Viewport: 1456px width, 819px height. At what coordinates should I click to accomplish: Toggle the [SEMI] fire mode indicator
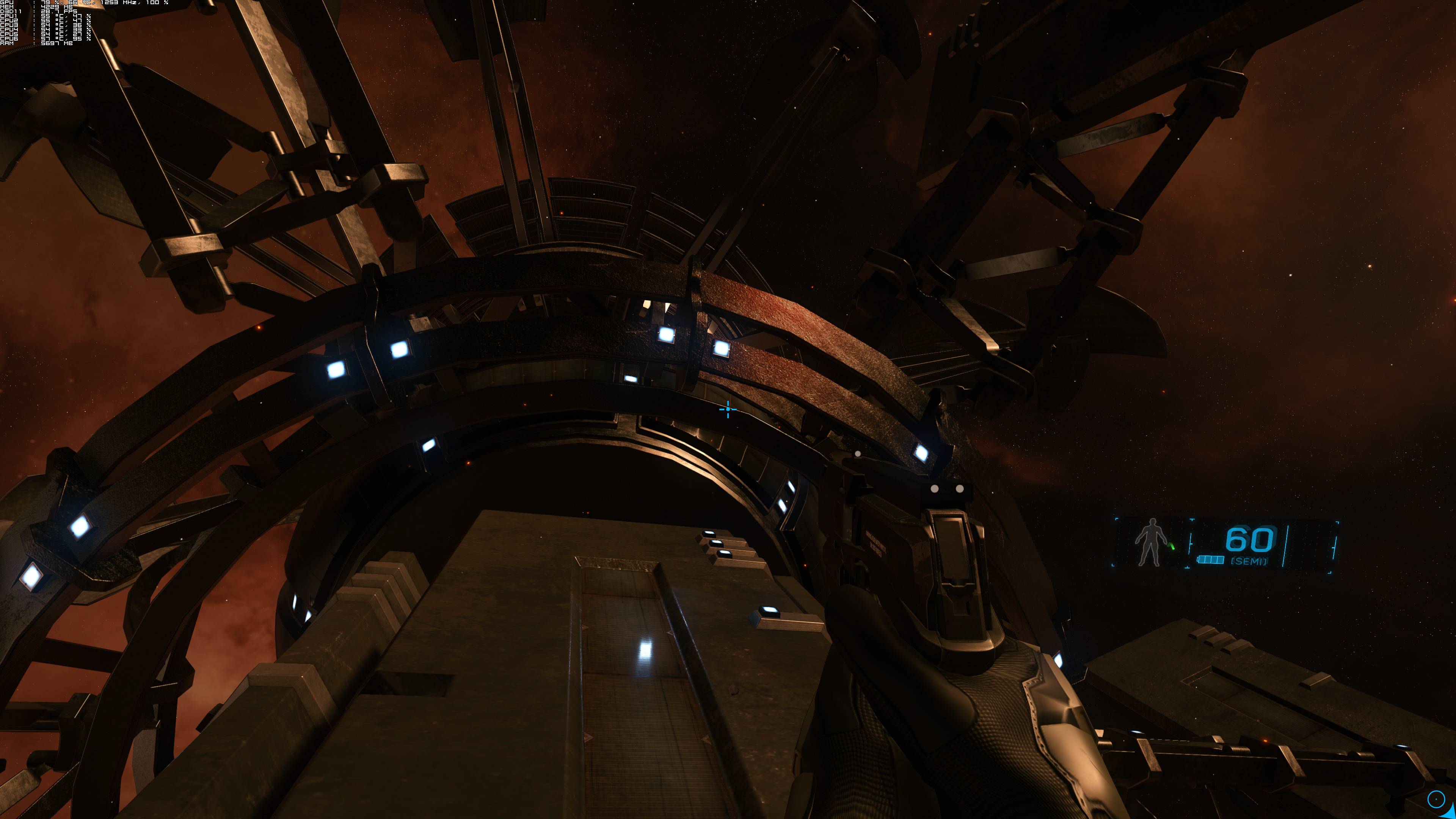[1249, 561]
